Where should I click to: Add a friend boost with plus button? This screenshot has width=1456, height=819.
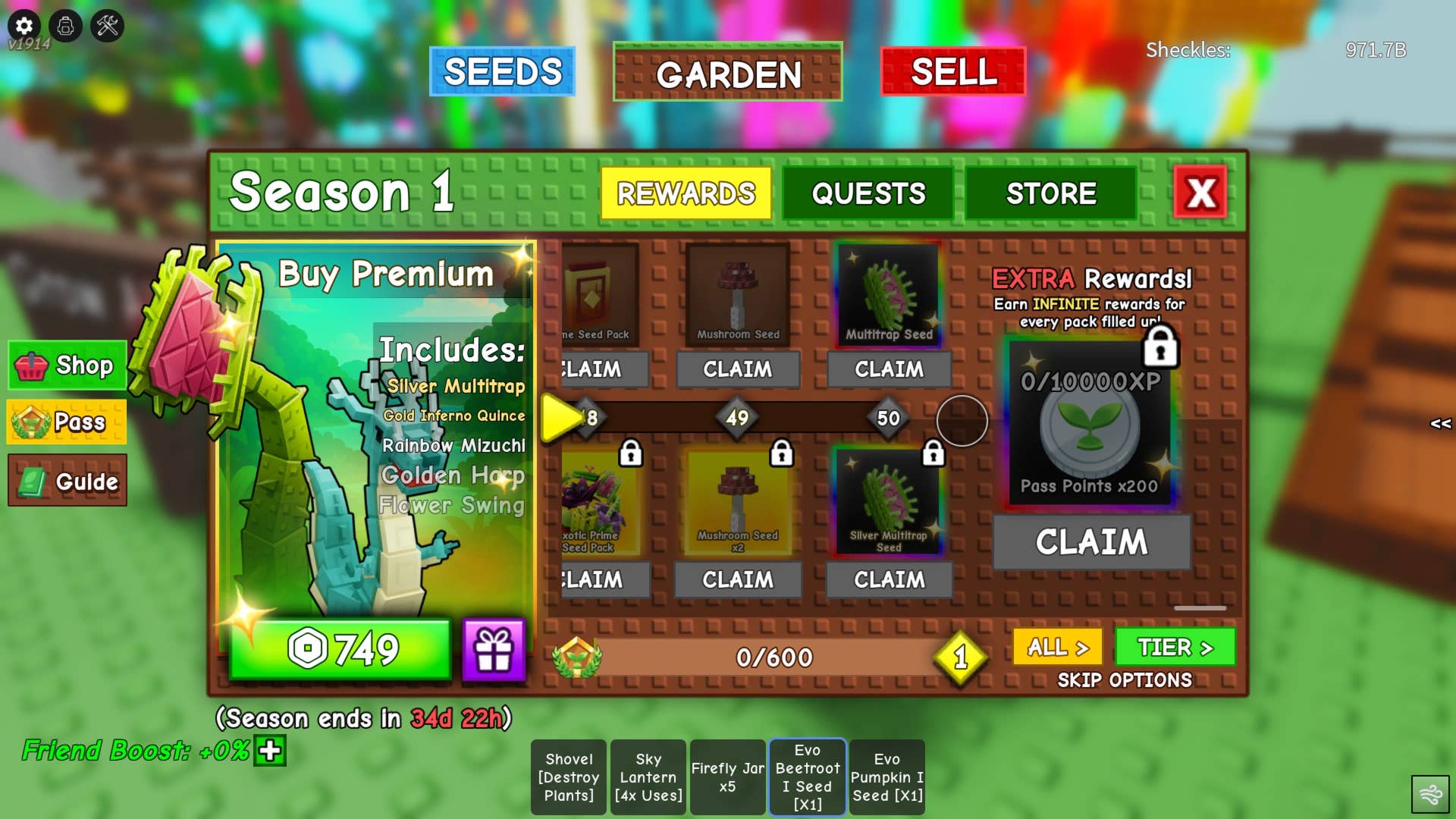[x=270, y=751]
